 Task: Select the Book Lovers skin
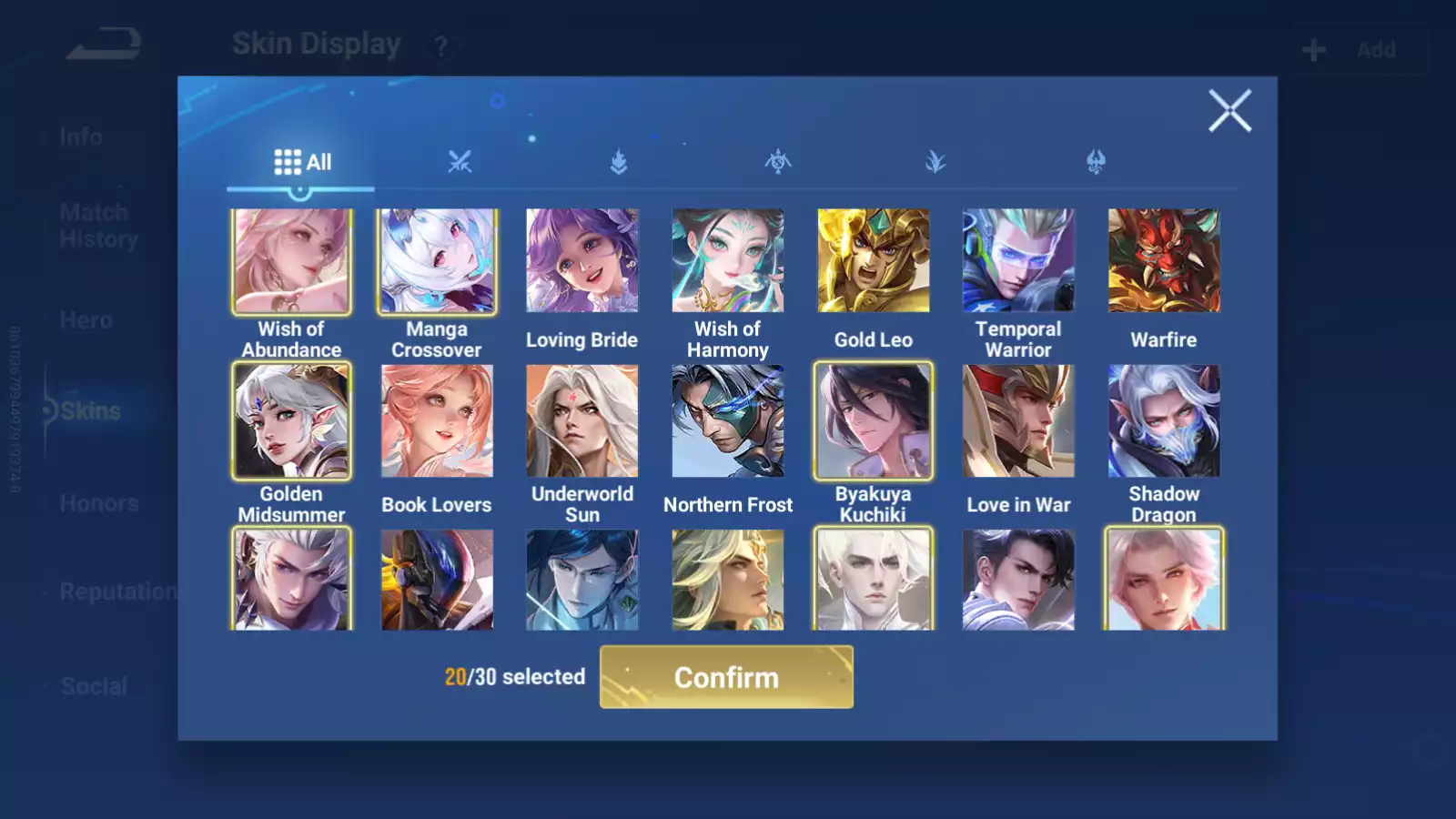(x=437, y=421)
